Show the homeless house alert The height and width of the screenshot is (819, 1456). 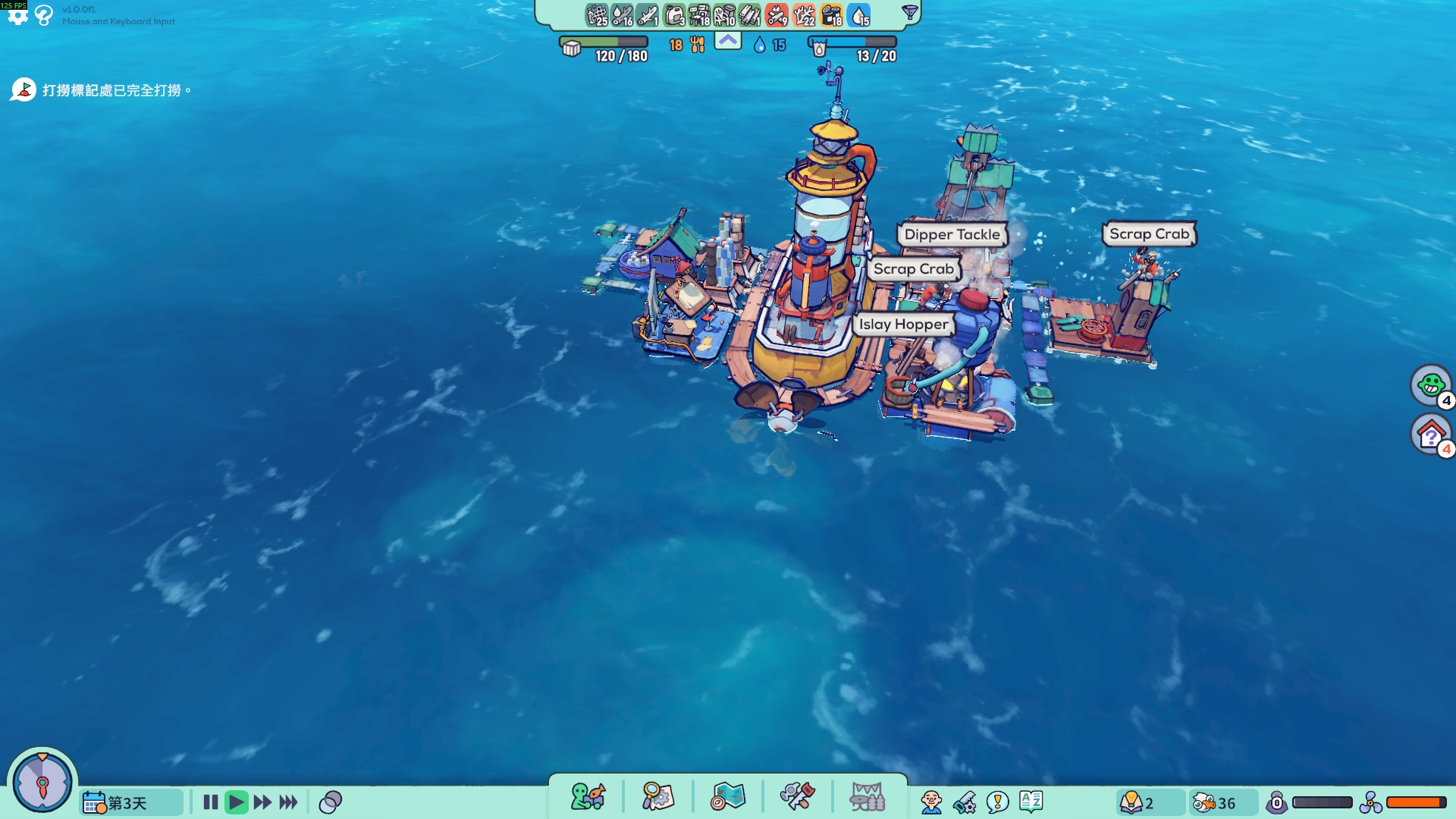click(1430, 435)
